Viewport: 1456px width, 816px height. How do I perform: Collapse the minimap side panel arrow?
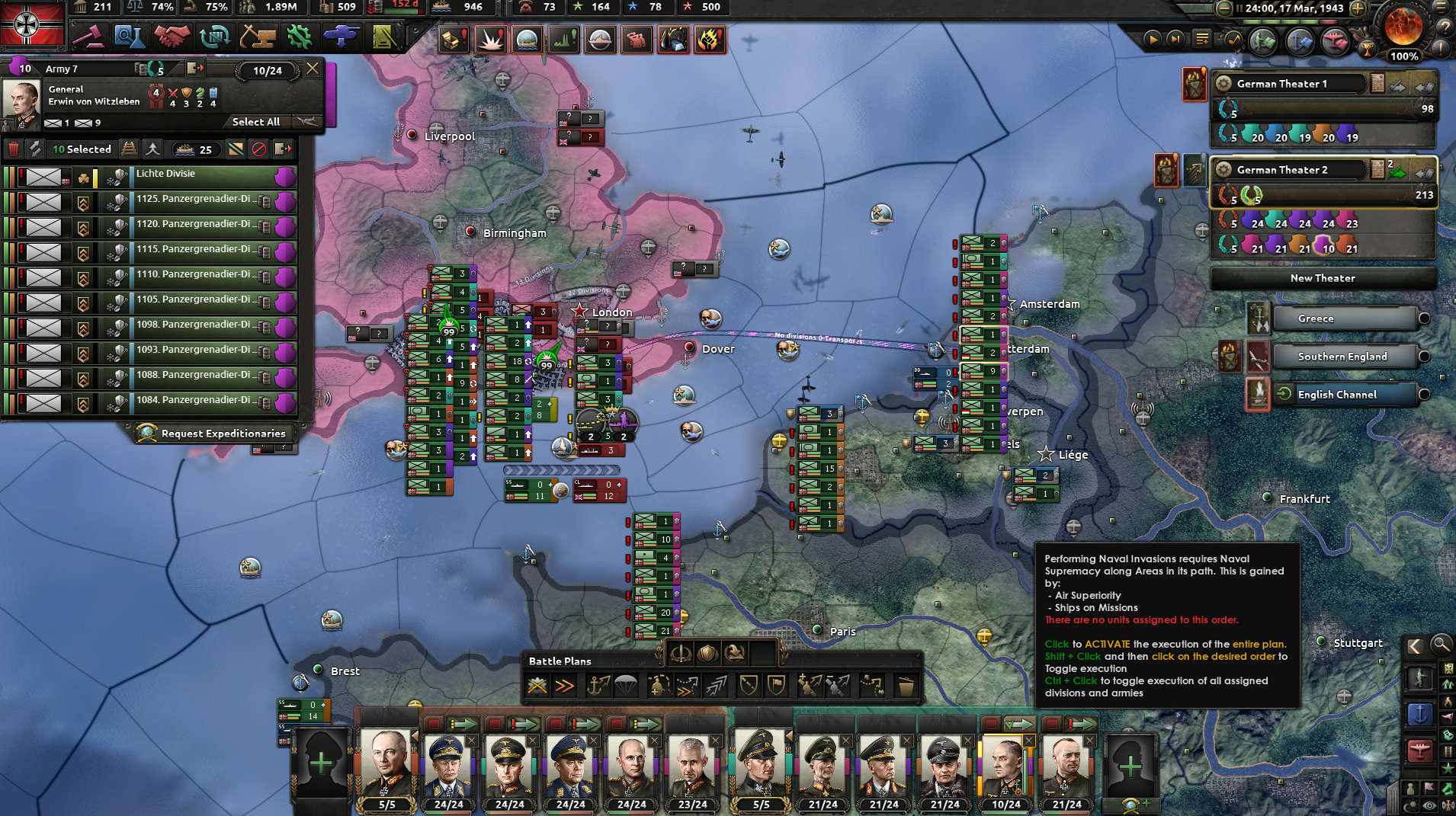click(1414, 644)
